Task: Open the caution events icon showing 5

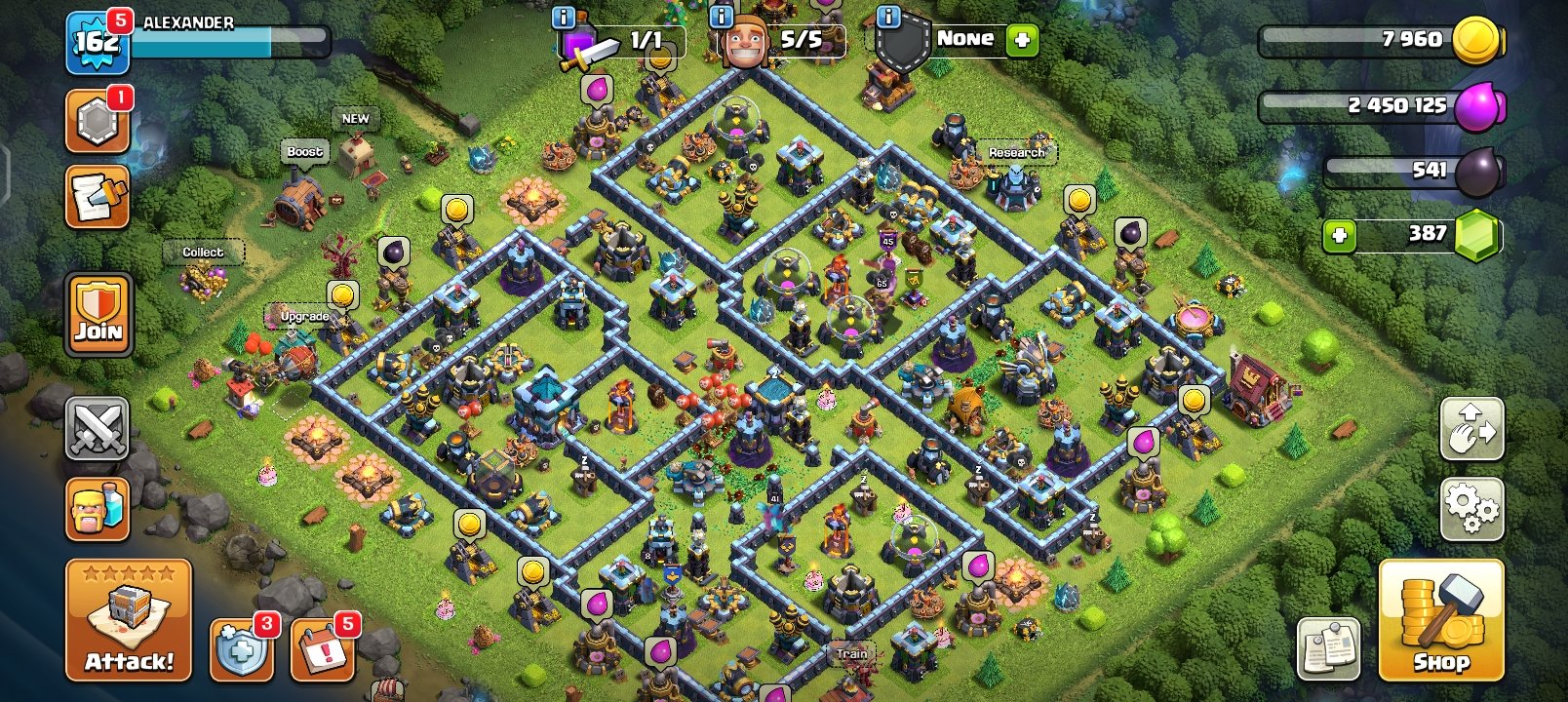Action: (x=322, y=648)
